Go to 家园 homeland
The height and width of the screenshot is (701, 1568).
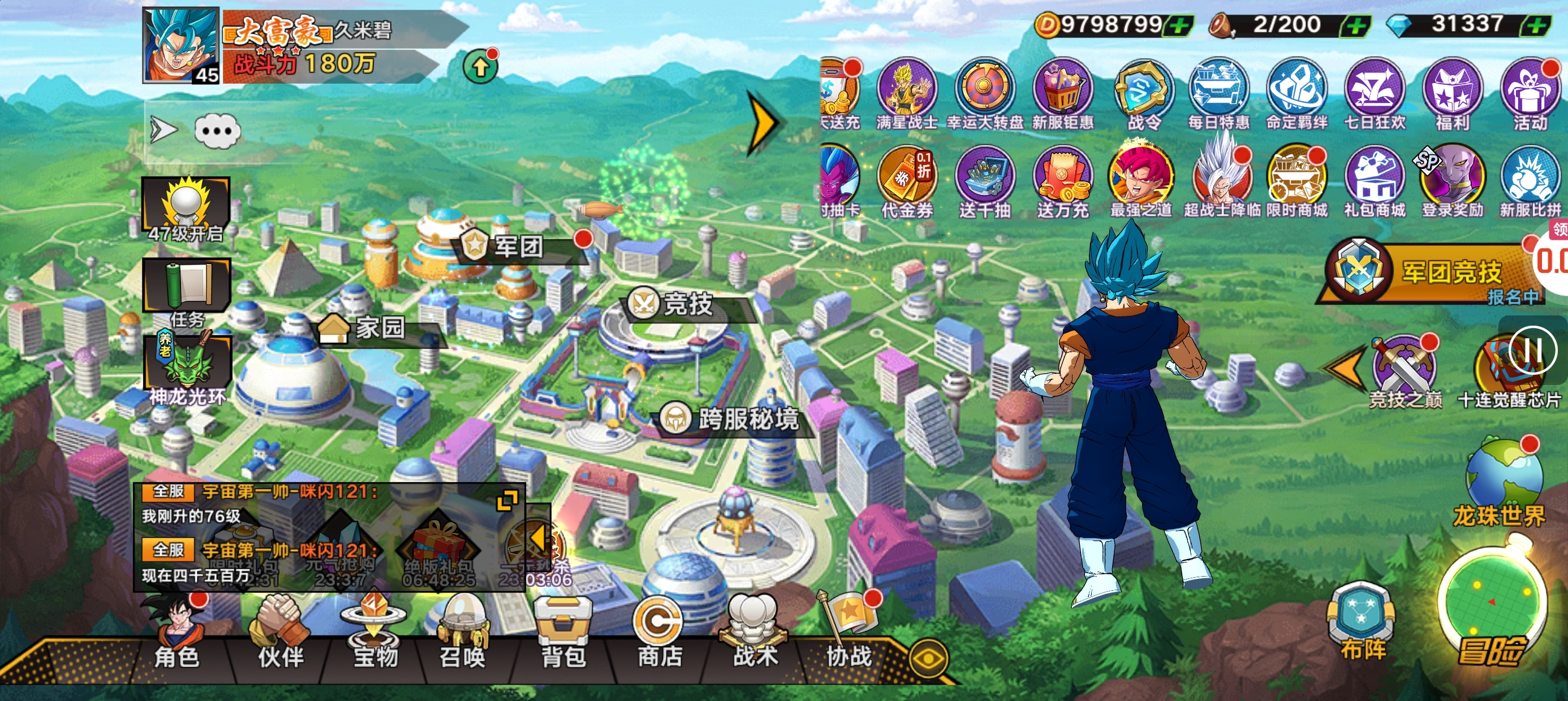(x=378, y=328)
